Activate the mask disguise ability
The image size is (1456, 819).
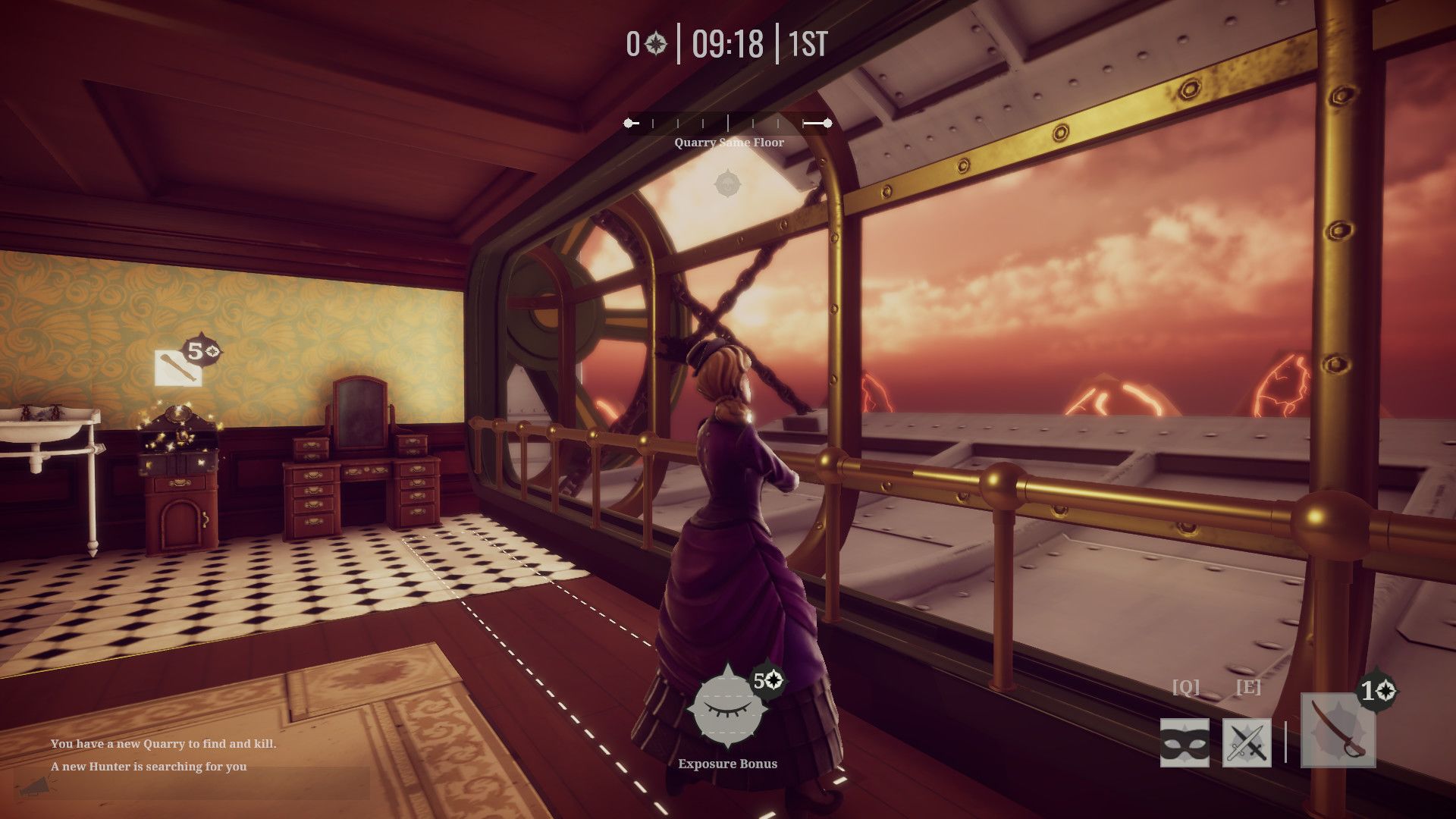click(1185, 743)
